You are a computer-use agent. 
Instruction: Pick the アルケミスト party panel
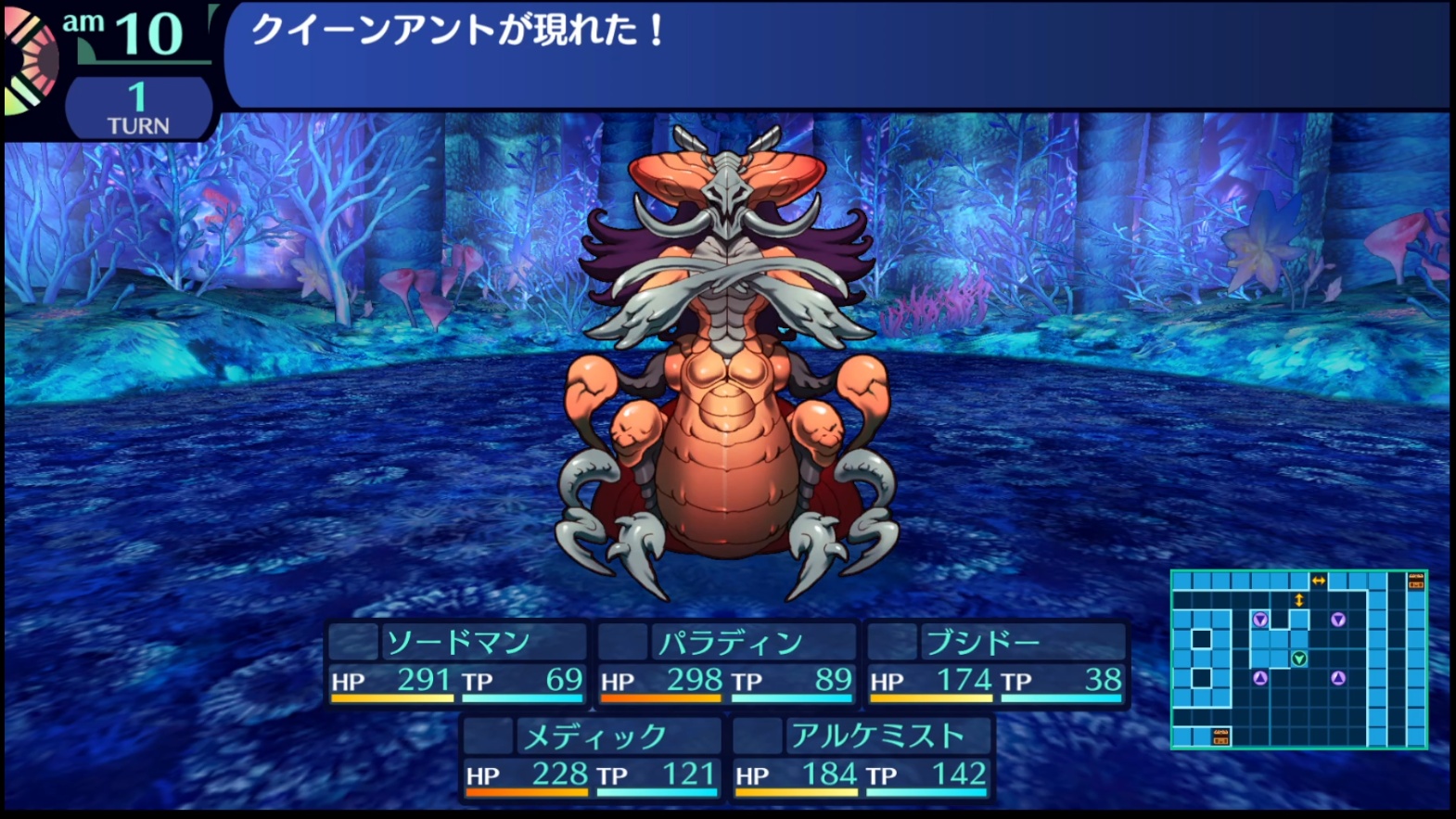[x=861, y=757]
